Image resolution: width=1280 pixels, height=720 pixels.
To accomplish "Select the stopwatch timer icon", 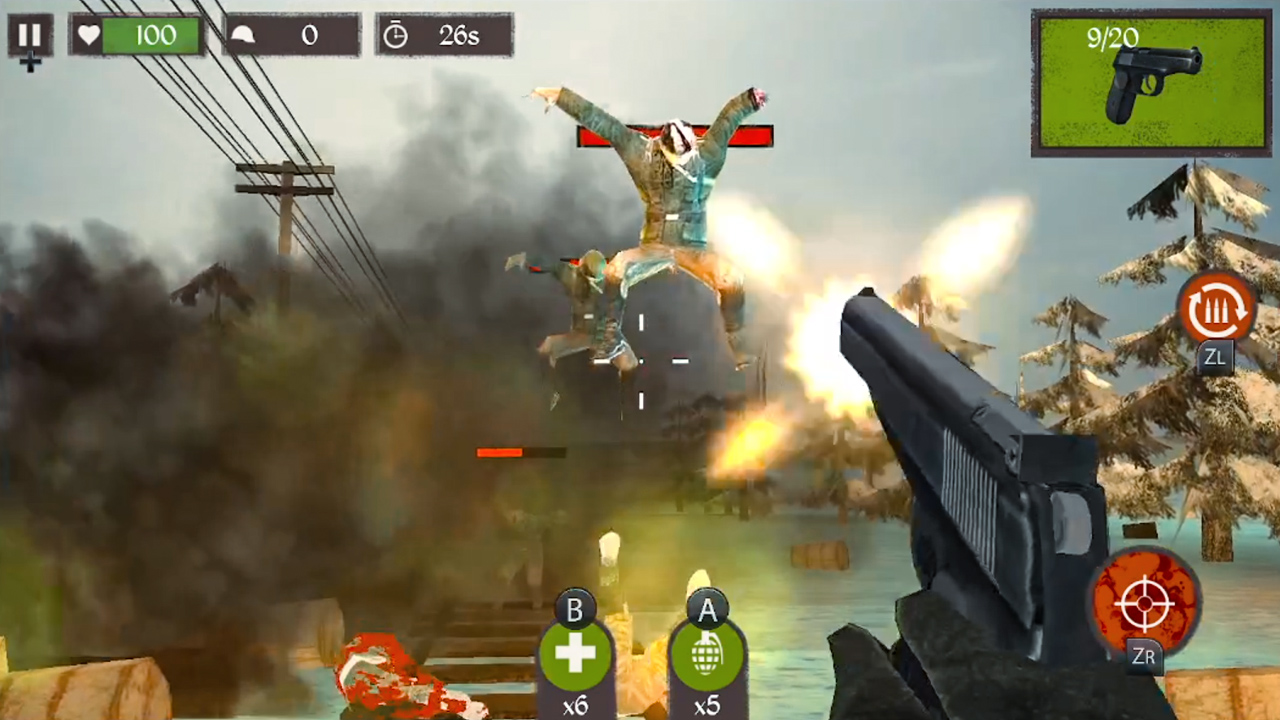I will 396,35.
